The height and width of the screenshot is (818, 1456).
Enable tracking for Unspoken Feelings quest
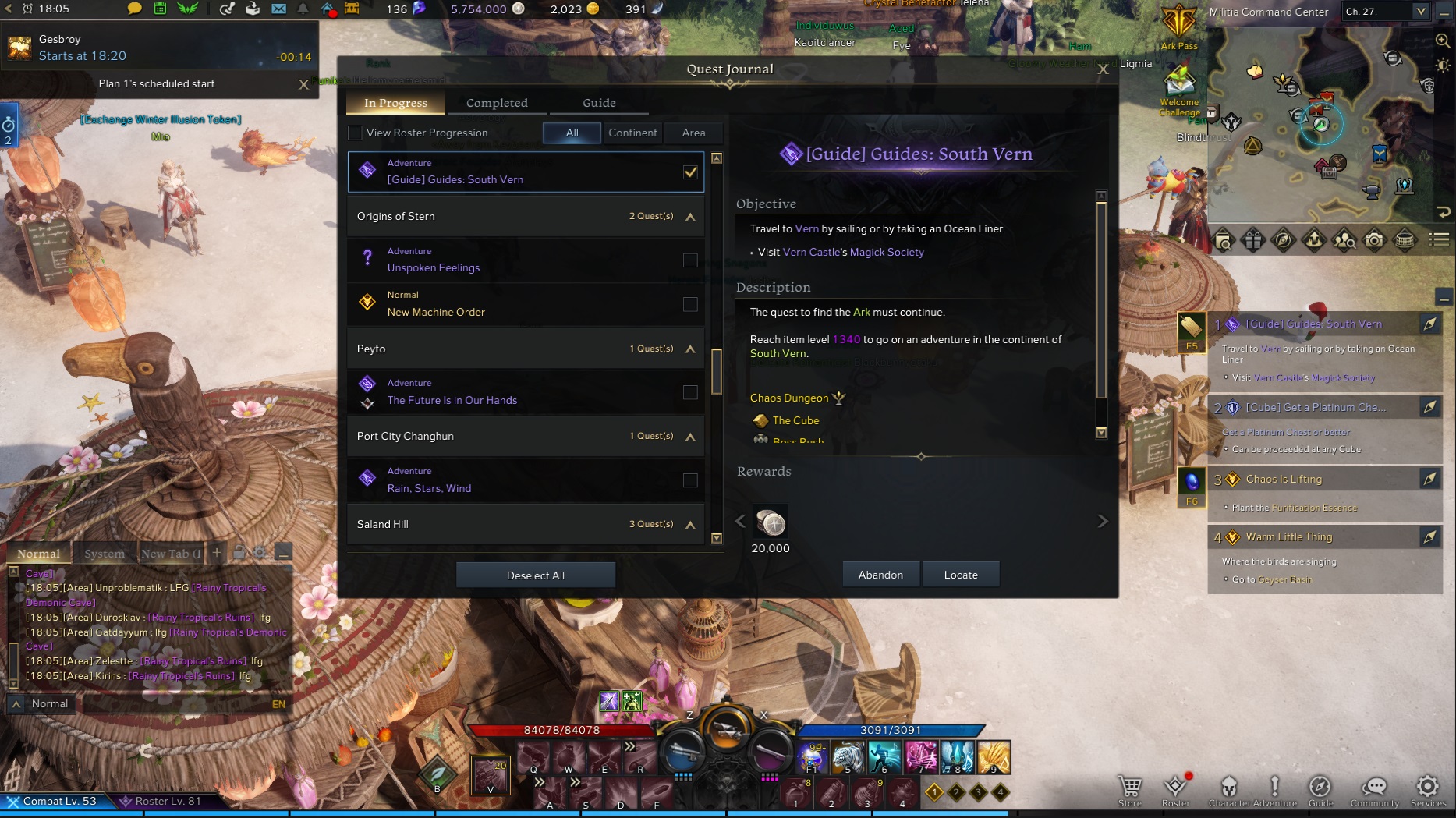pos(689,260)
